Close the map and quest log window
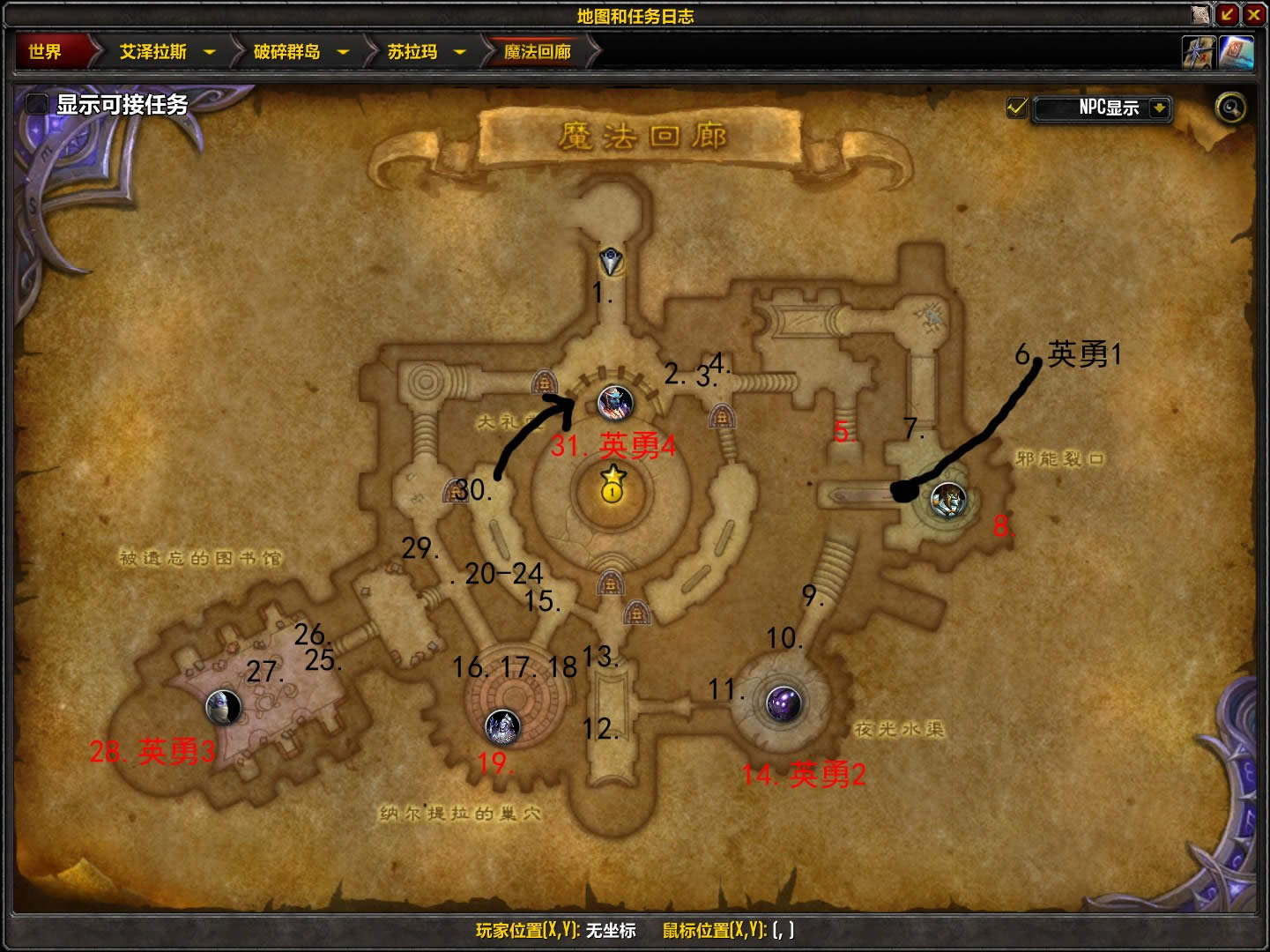1270x952 pixels. [1253, 14]
